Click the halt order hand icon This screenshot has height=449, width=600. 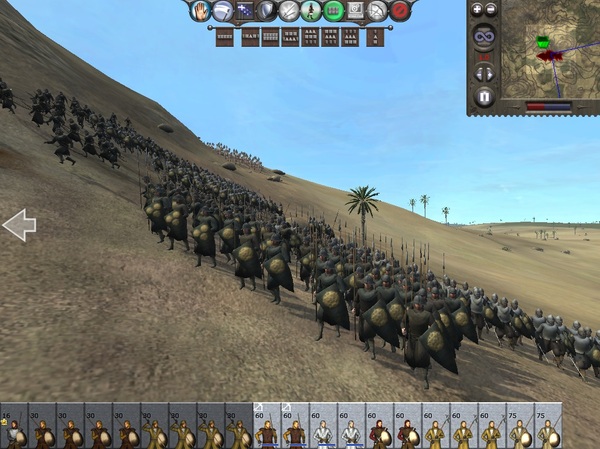pos(200,10)
